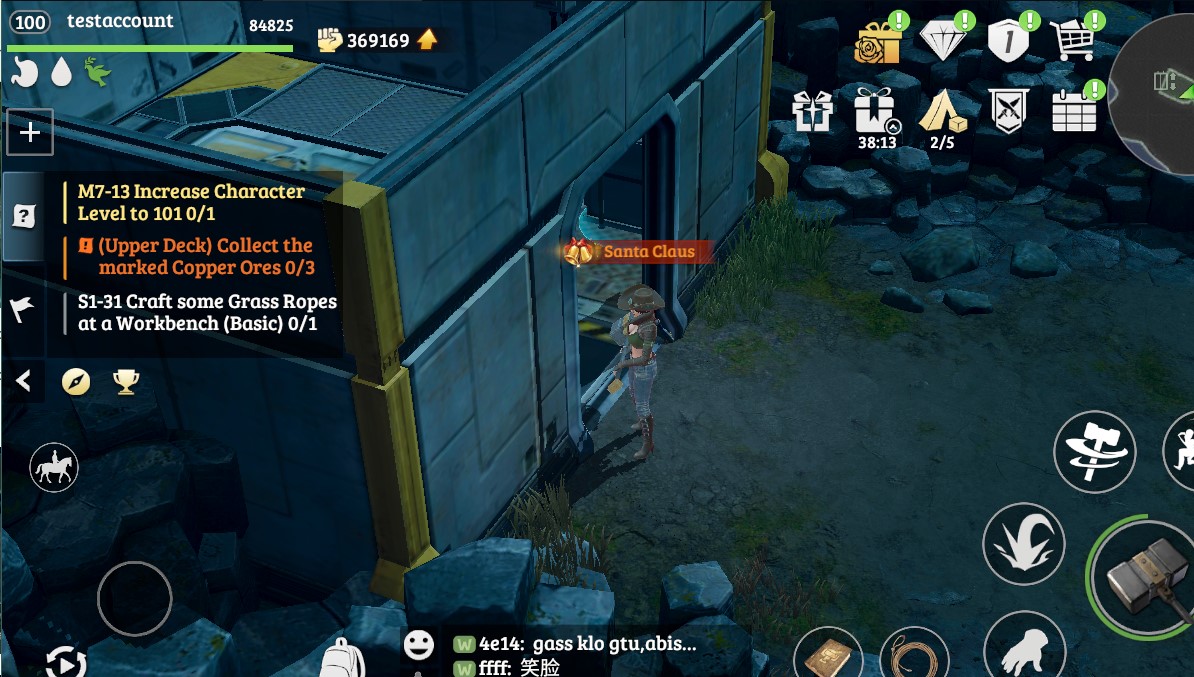The height and width of the screenshot is (677, 1194).
Task: Select the M7-13 Increase Character Level quest
Action: [191, 202]
